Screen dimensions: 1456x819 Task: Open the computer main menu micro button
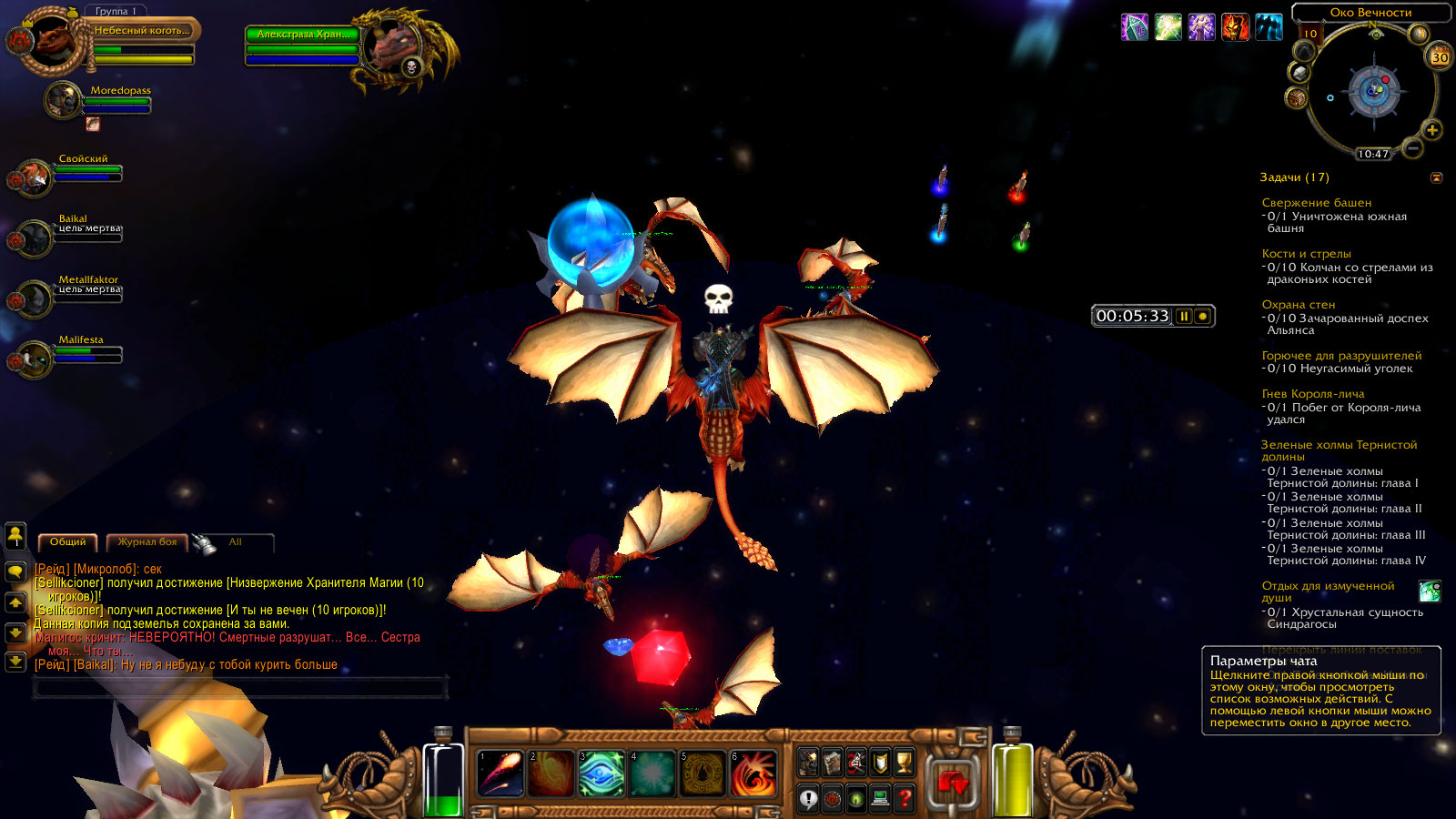tap(880, 799)
